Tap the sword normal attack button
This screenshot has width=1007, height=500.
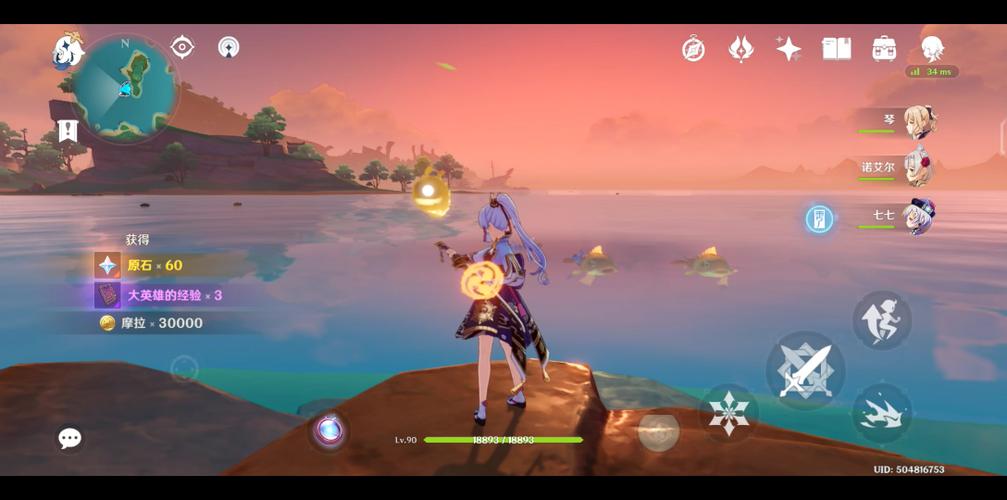click(805, 370)
